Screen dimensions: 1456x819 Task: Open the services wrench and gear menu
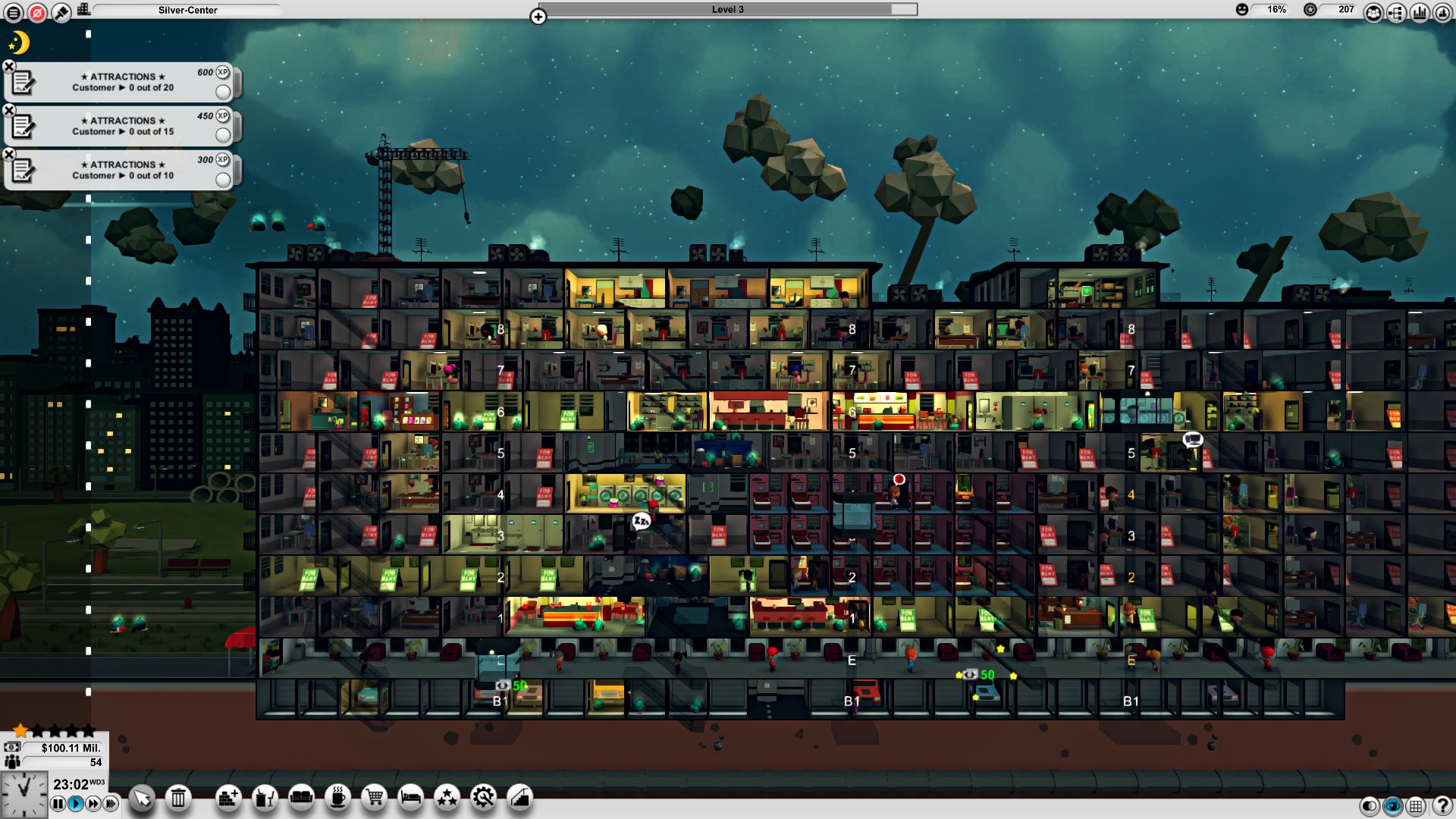(484, 798)
